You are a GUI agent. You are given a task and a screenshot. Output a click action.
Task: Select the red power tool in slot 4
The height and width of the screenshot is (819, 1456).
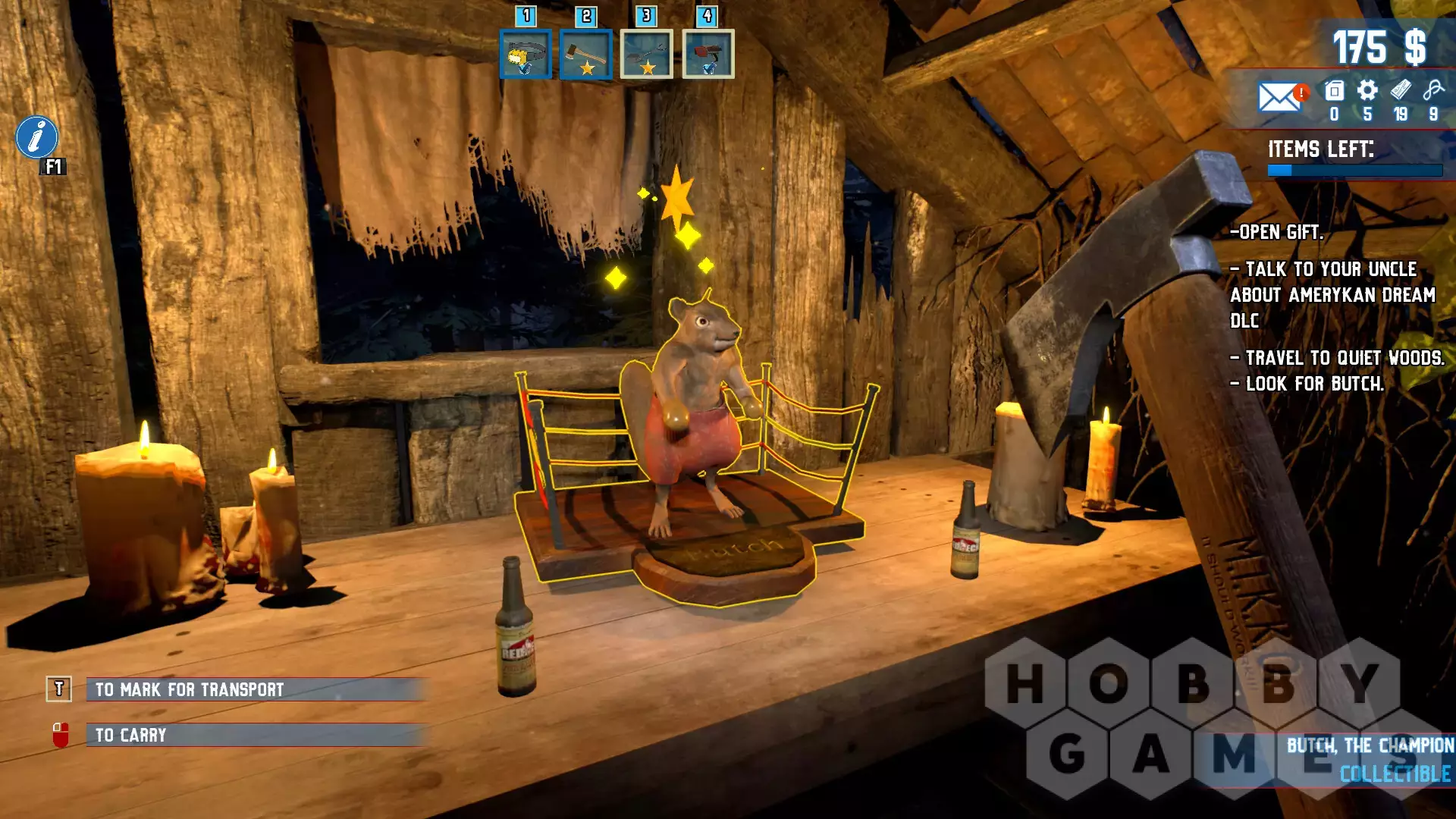[708, 55]
